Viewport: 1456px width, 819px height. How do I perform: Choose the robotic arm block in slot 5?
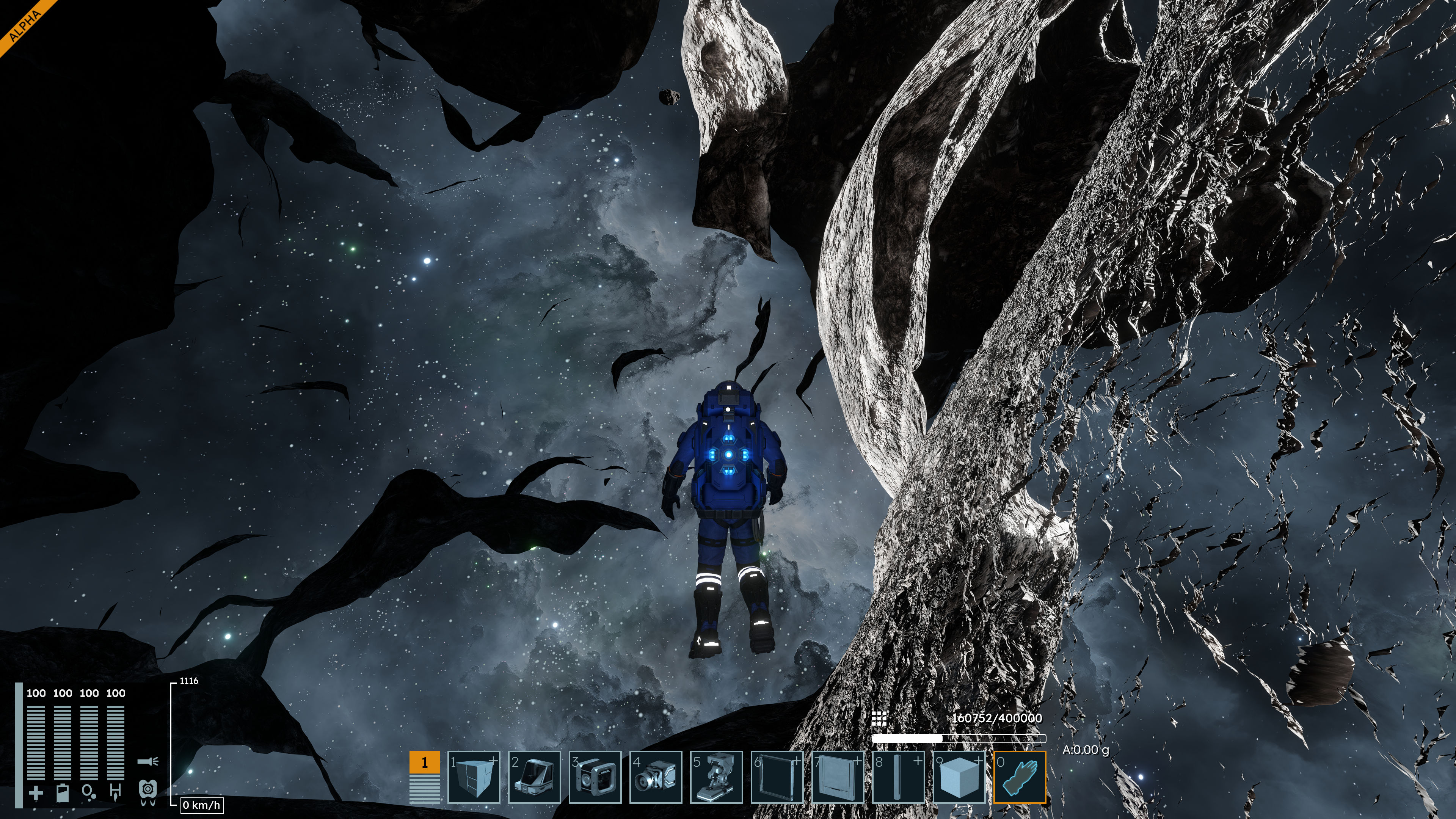pyautogui.click(x=716, y=777)
